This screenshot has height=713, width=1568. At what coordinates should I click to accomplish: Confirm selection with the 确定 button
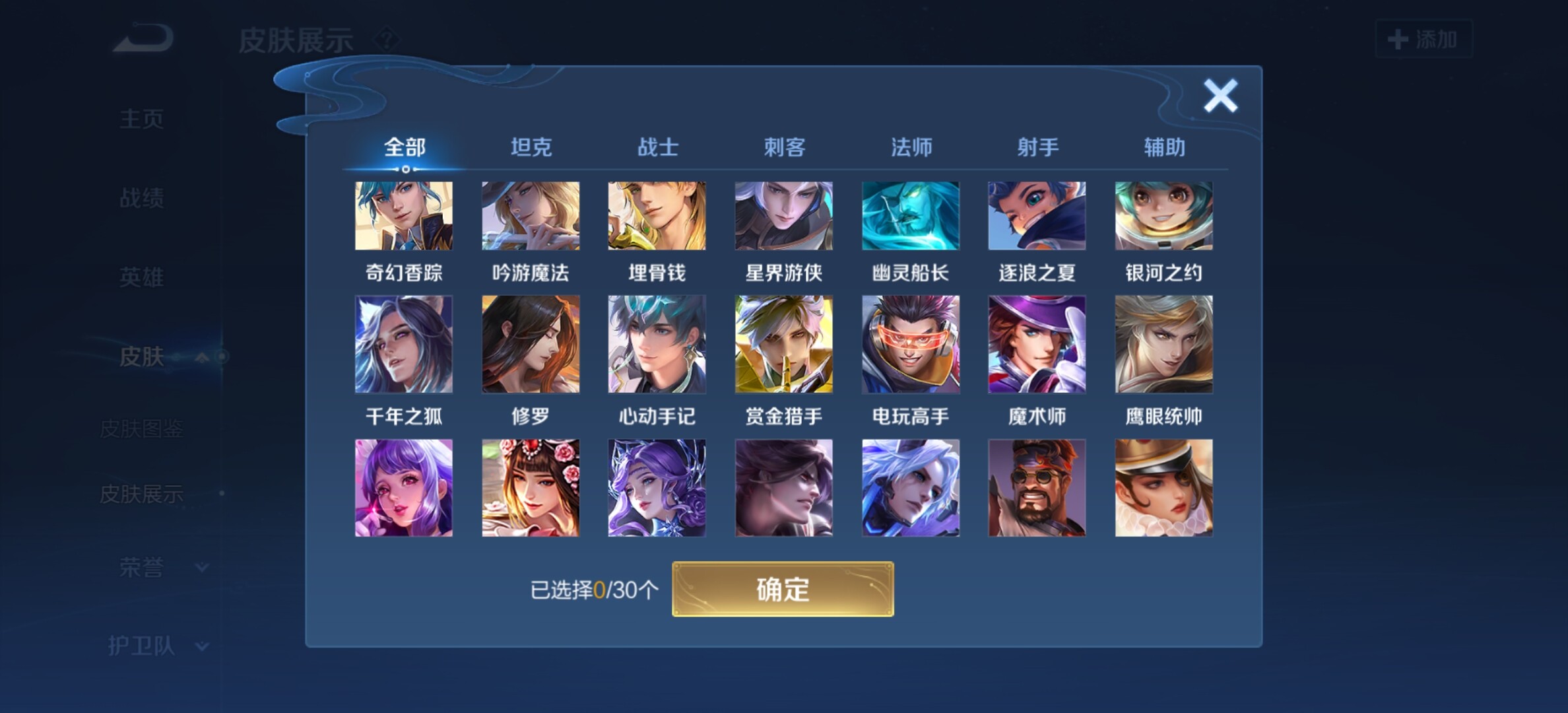[783, 589]
